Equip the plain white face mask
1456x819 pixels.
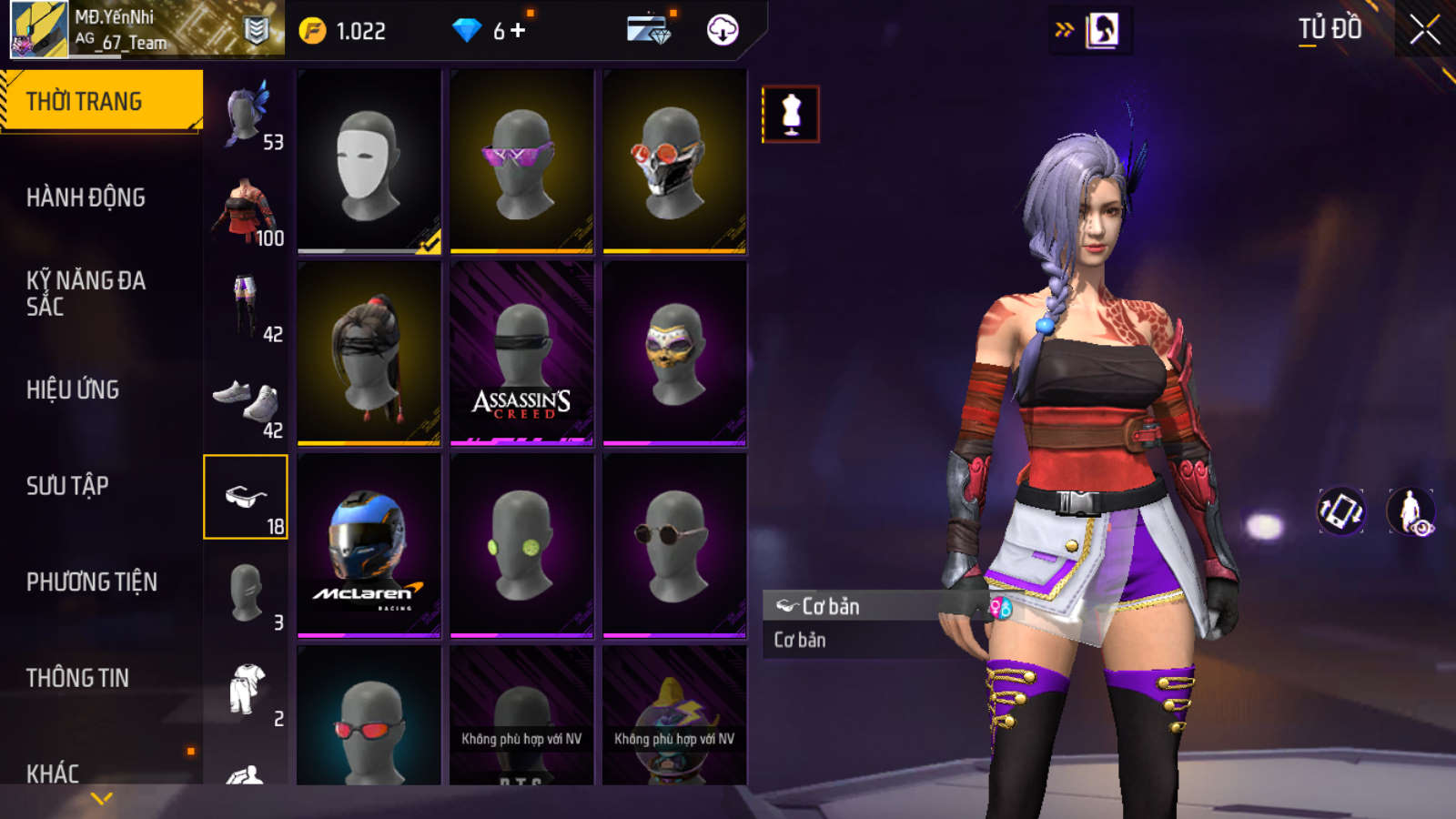(x=369, y=161)
